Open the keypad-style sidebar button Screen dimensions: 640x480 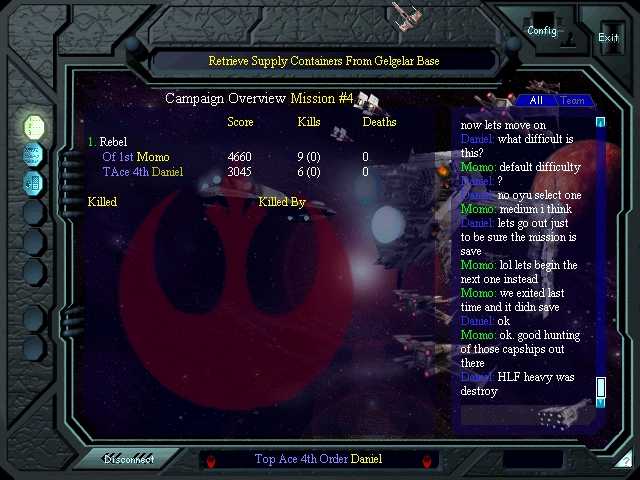point(34,183)
